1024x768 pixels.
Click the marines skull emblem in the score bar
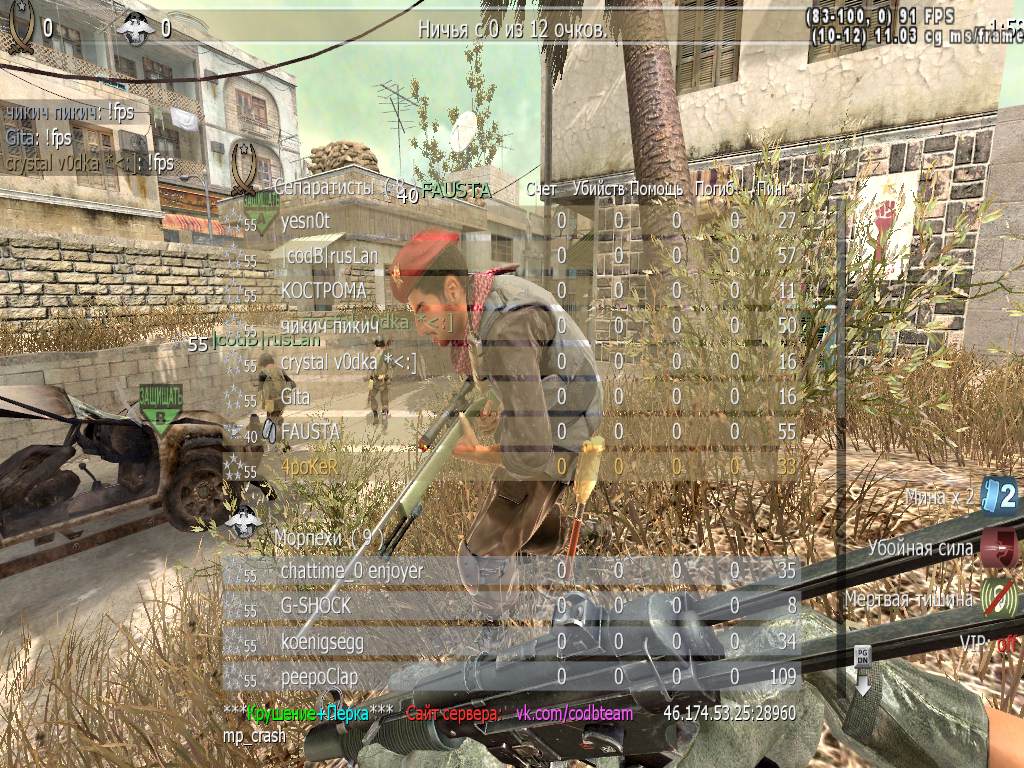138,27
